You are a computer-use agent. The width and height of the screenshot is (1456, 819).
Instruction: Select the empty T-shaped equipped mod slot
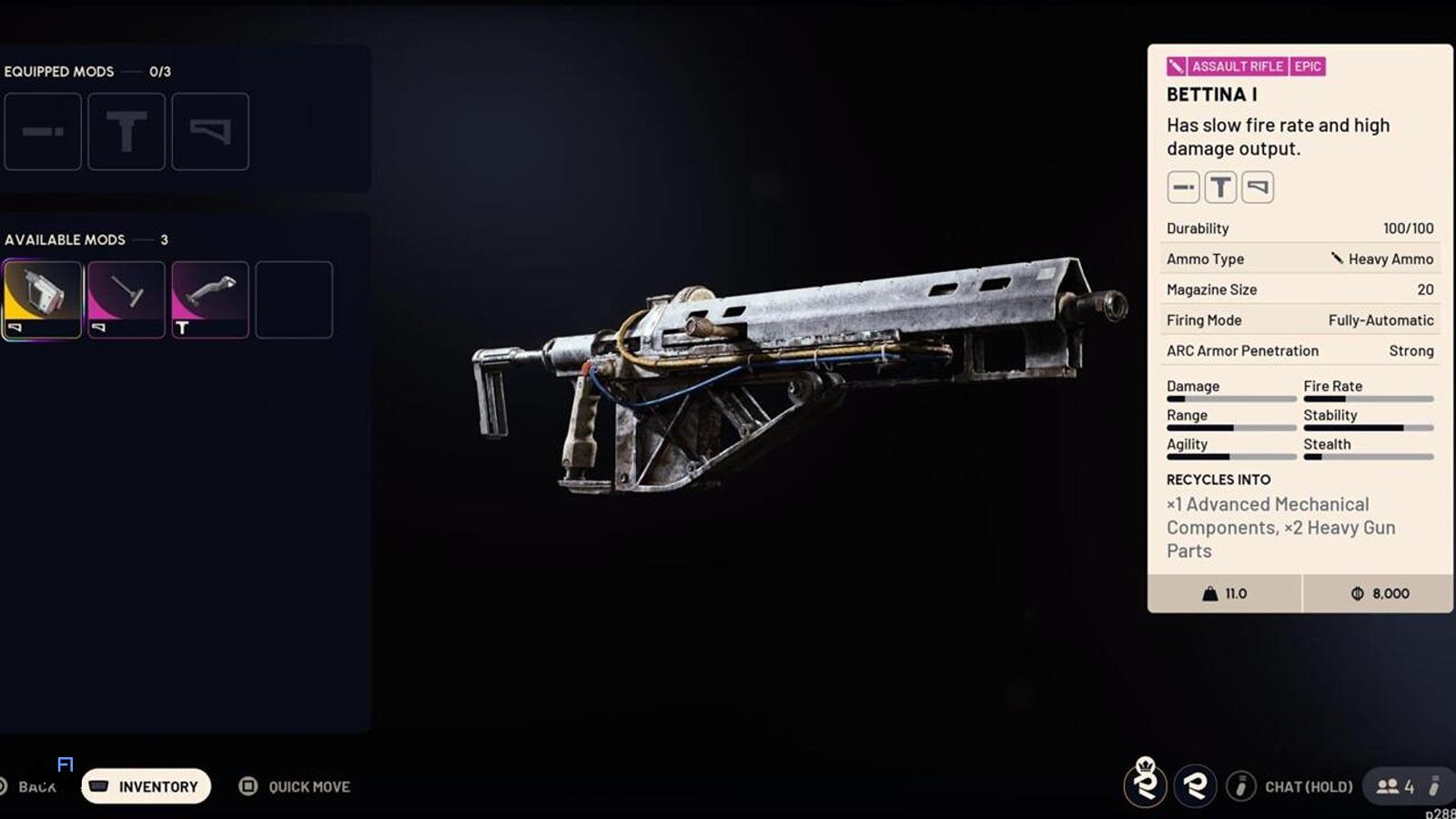126,131
